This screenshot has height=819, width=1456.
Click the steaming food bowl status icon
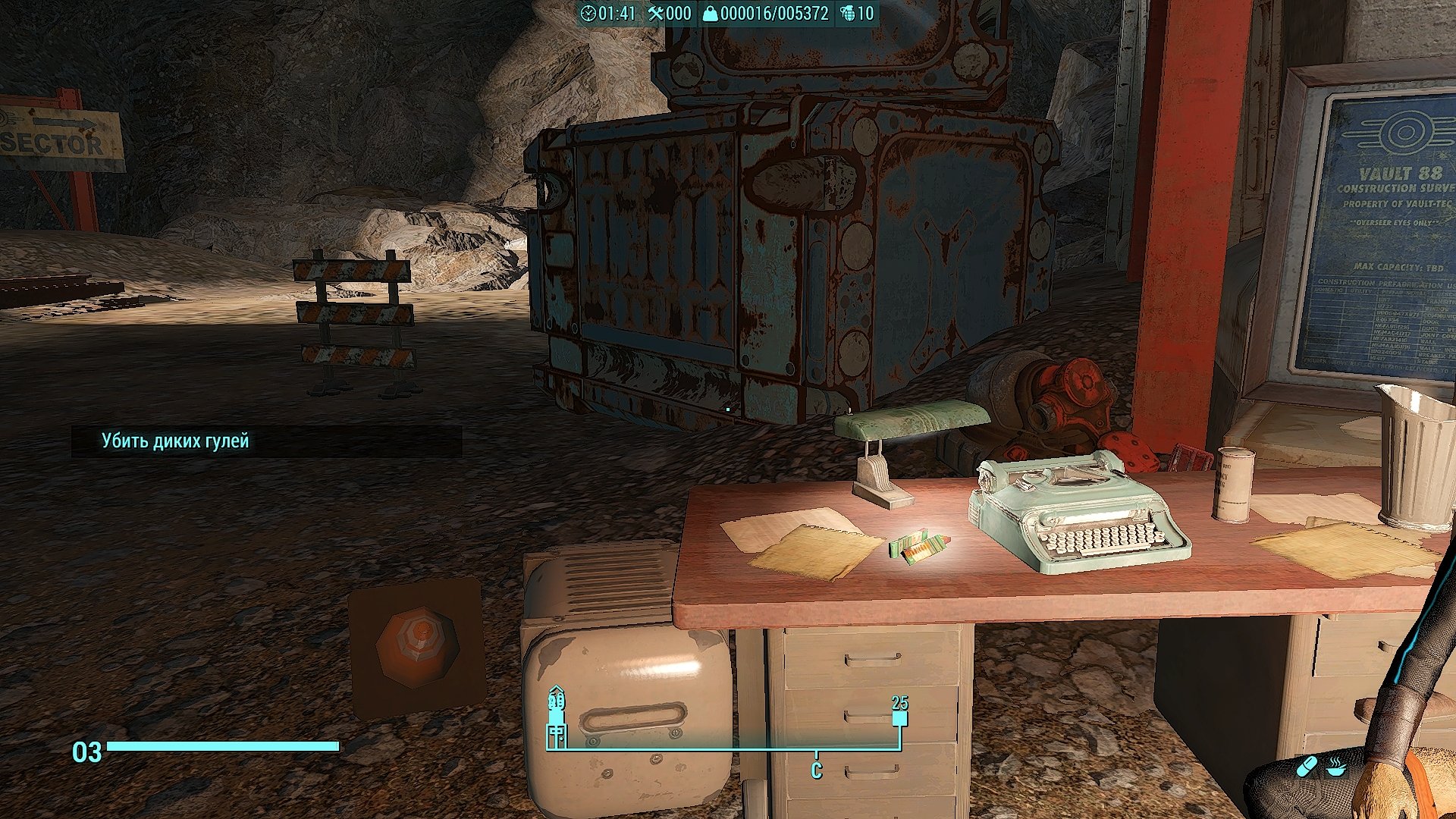(1336, 767)
